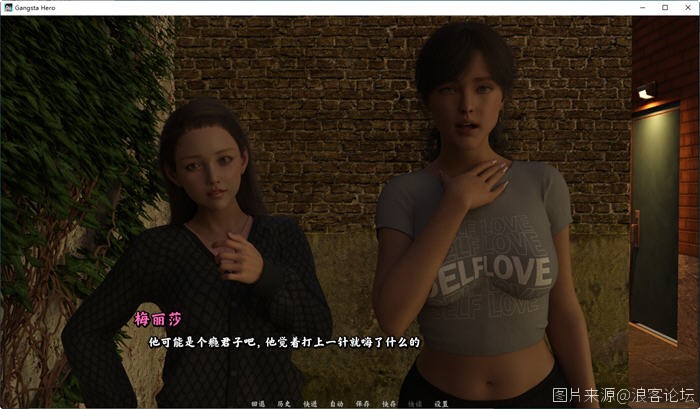Activate 快进 fast-forward skip
The height and width of the screenshot is (409, 700).
[x=310, y=404]
